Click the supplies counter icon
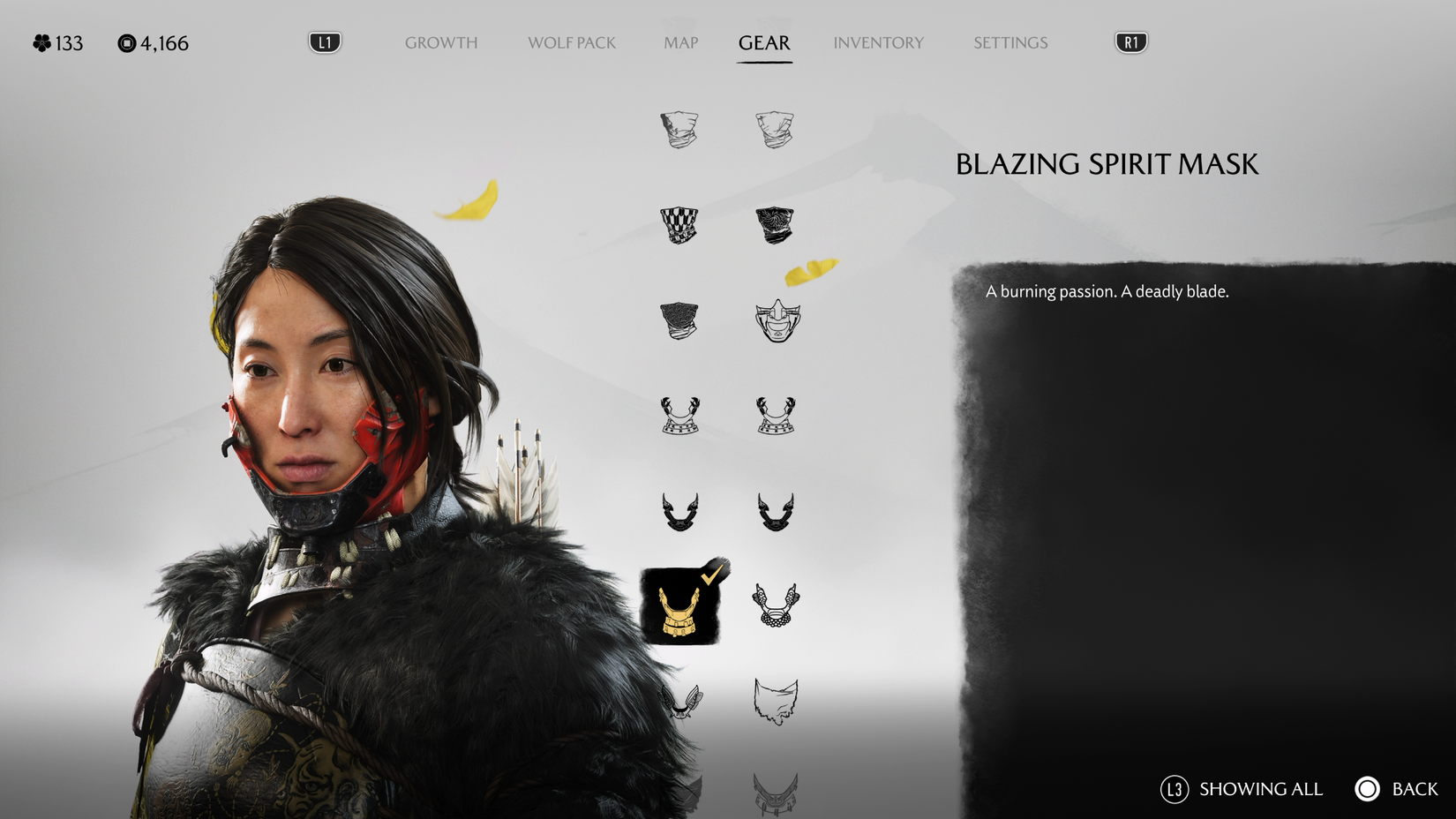The height and width of the screenshot is (819, 1456). point(126,42)
